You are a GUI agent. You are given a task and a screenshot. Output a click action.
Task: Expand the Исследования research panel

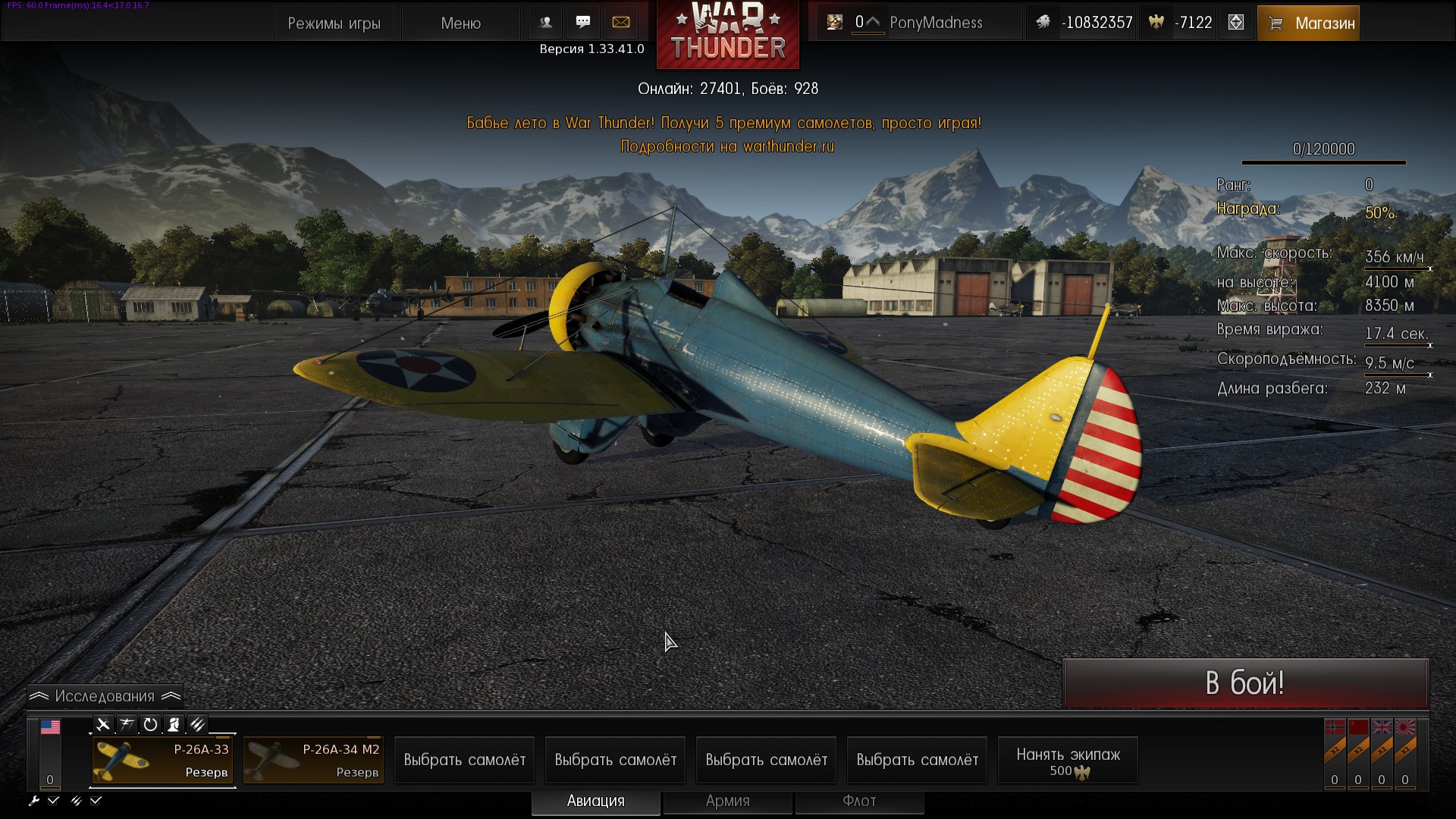(105, 696)
